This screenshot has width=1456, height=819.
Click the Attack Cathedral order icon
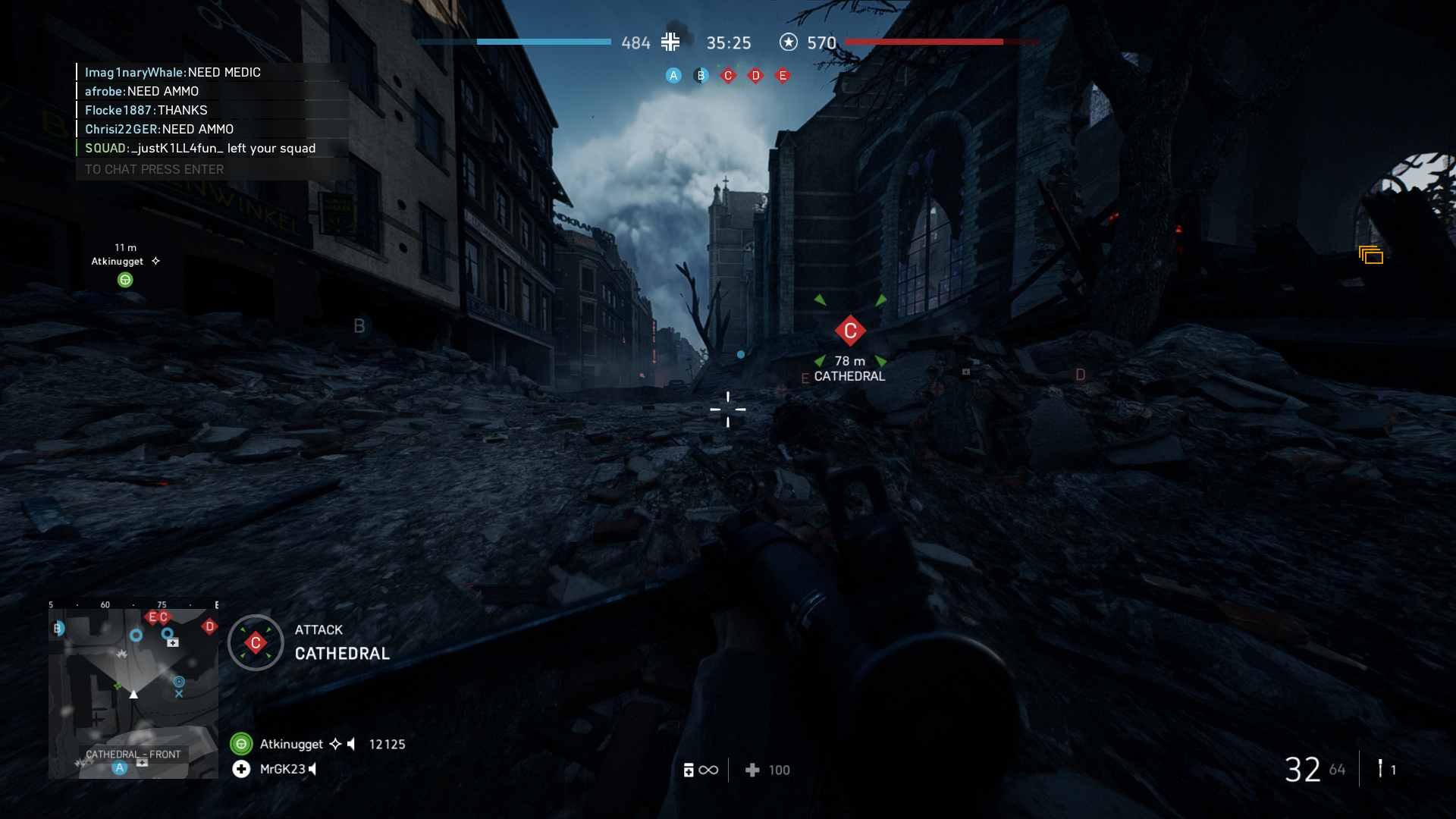click(x=256, y=643)
